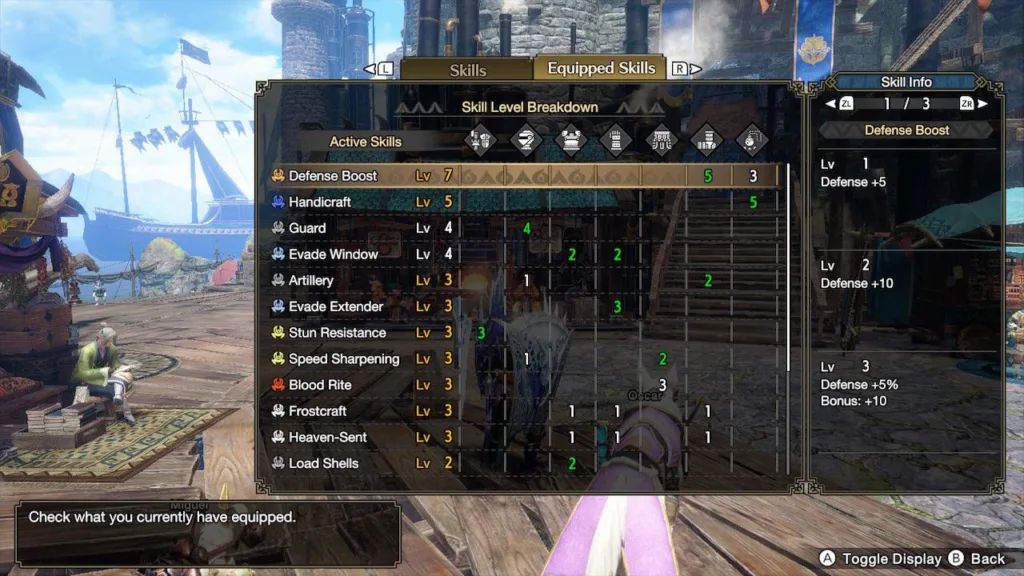
Task: Pick the Artillery skill row
Action: coord(311,280)
